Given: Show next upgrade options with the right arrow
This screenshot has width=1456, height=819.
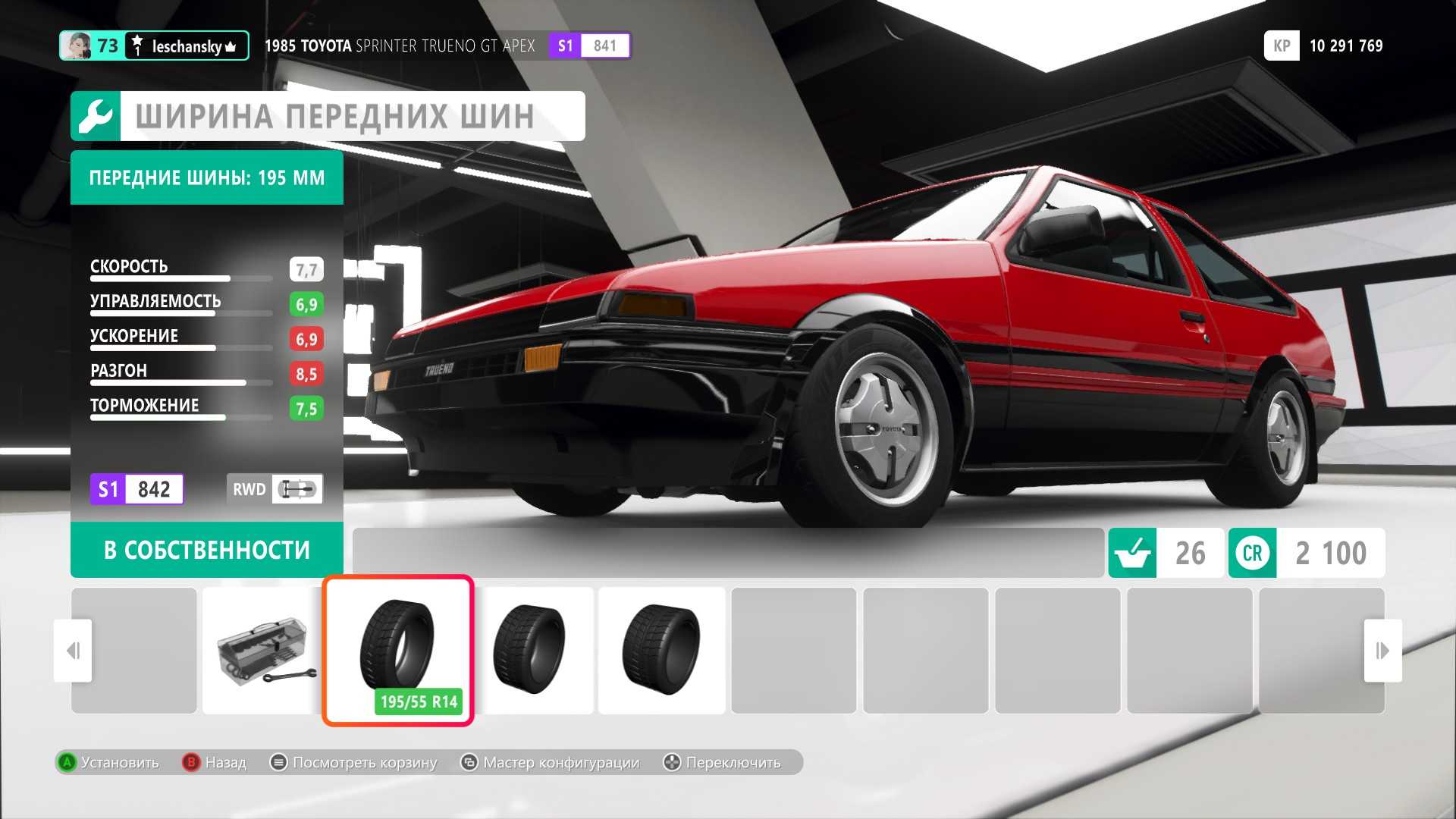Looking at the screenshot, I should 1382,651.
